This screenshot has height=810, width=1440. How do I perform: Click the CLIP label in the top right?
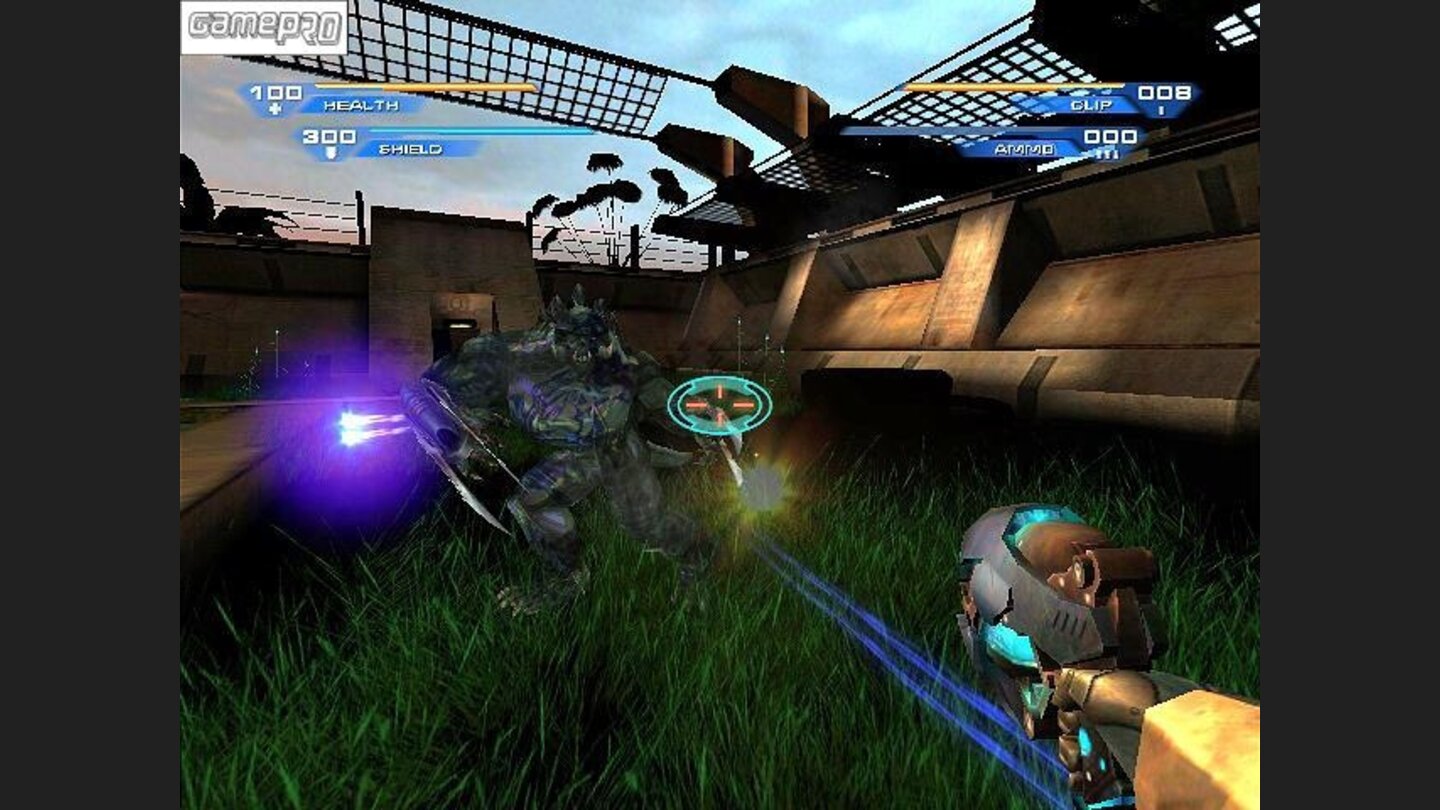point(1091,104)
